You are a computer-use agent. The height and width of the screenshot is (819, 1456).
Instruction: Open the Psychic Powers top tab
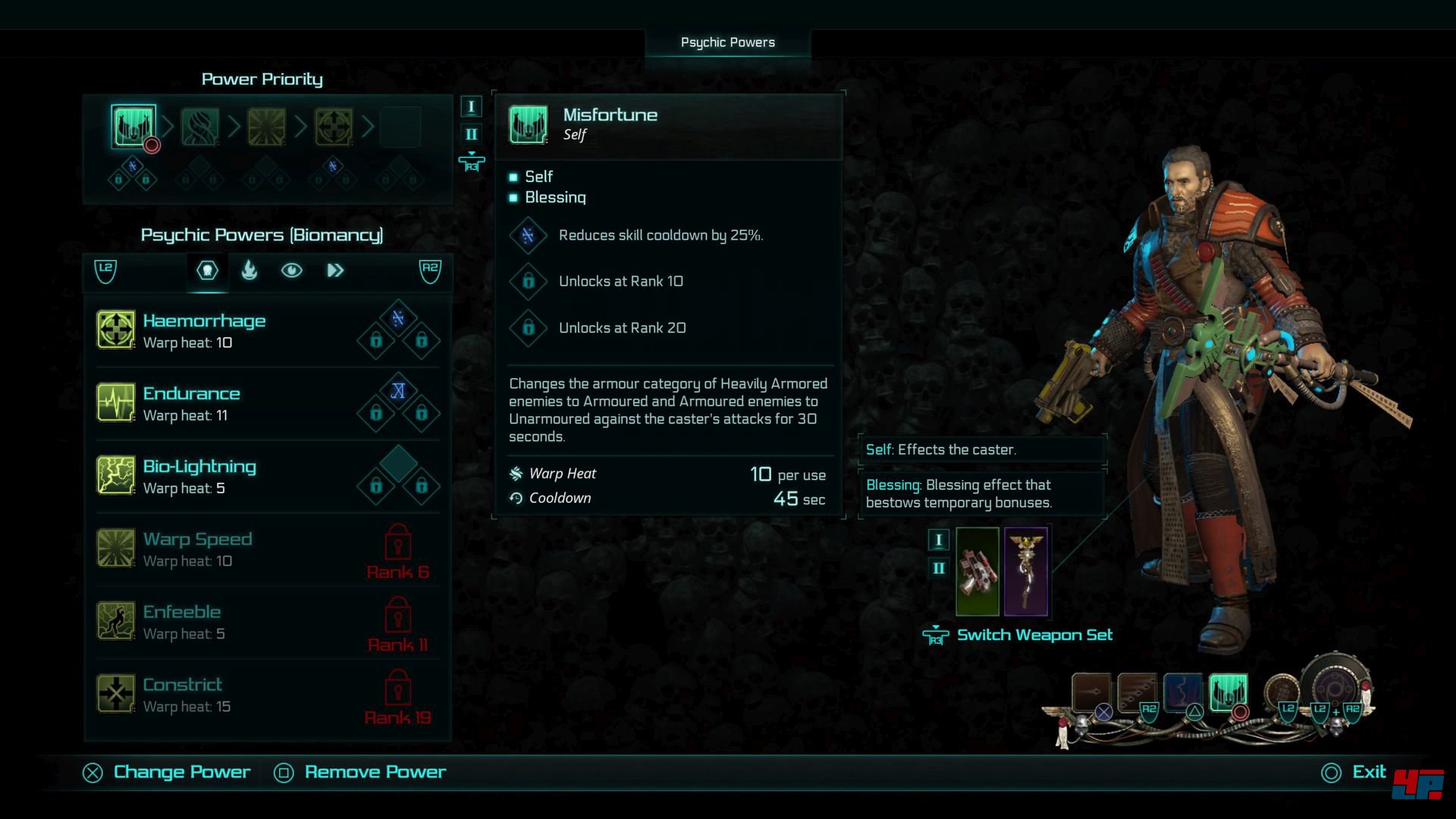pos(728,42)
